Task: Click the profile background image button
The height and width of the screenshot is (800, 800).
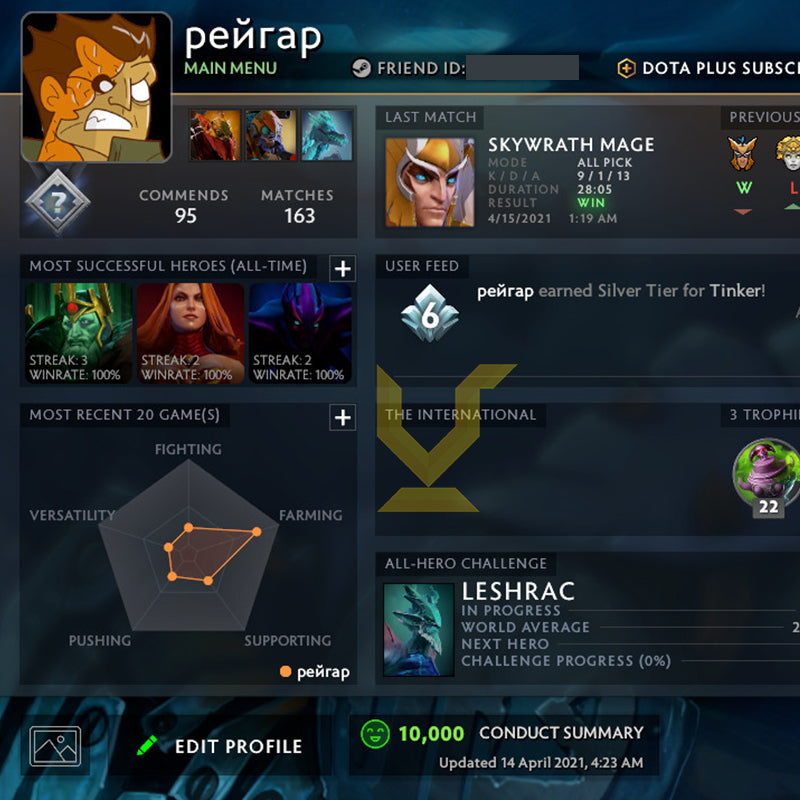Action: click(55, 746)
